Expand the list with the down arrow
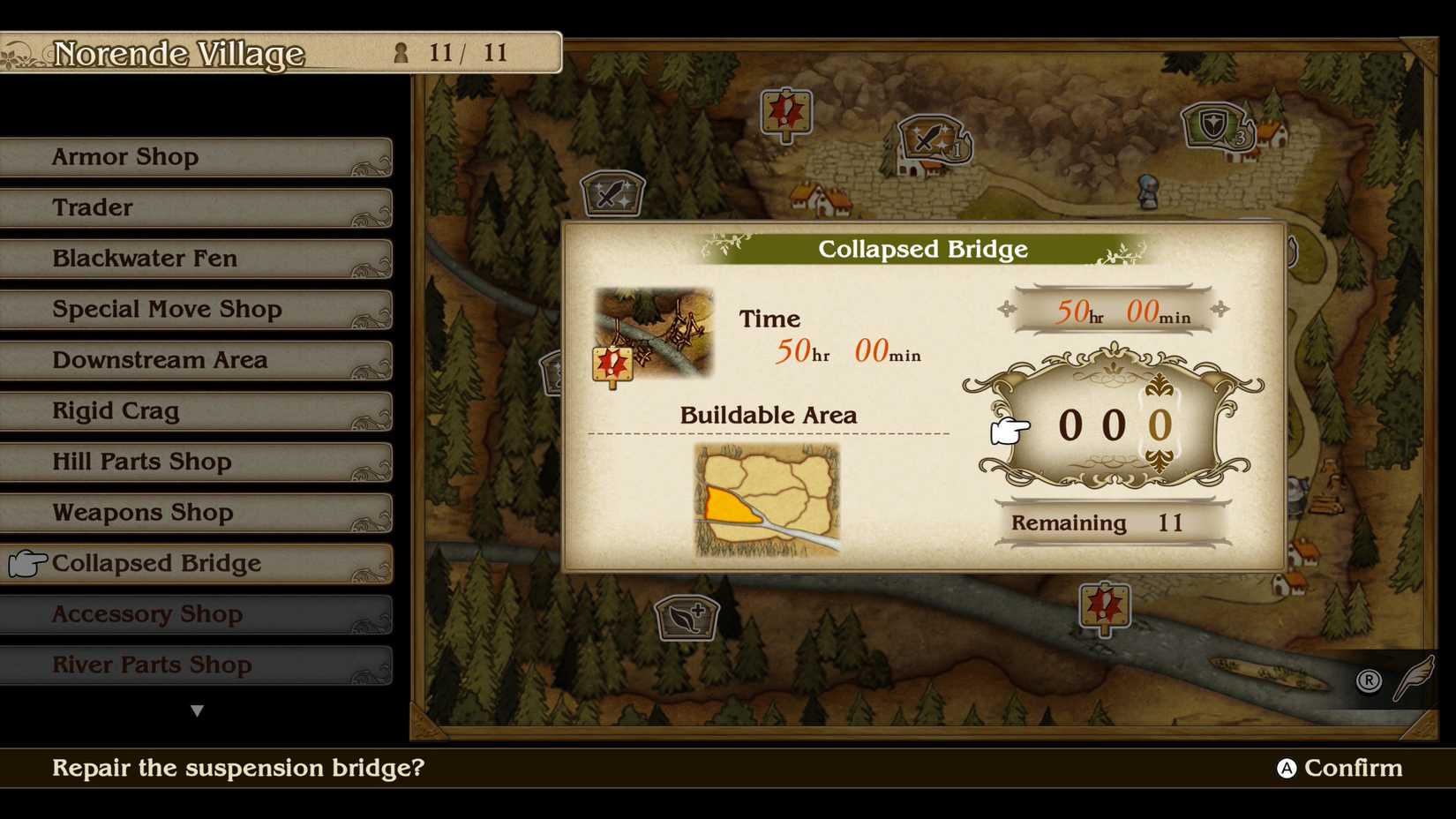Image resolution: width=1456 pixels, height=819 pixels. coord(197,709)
